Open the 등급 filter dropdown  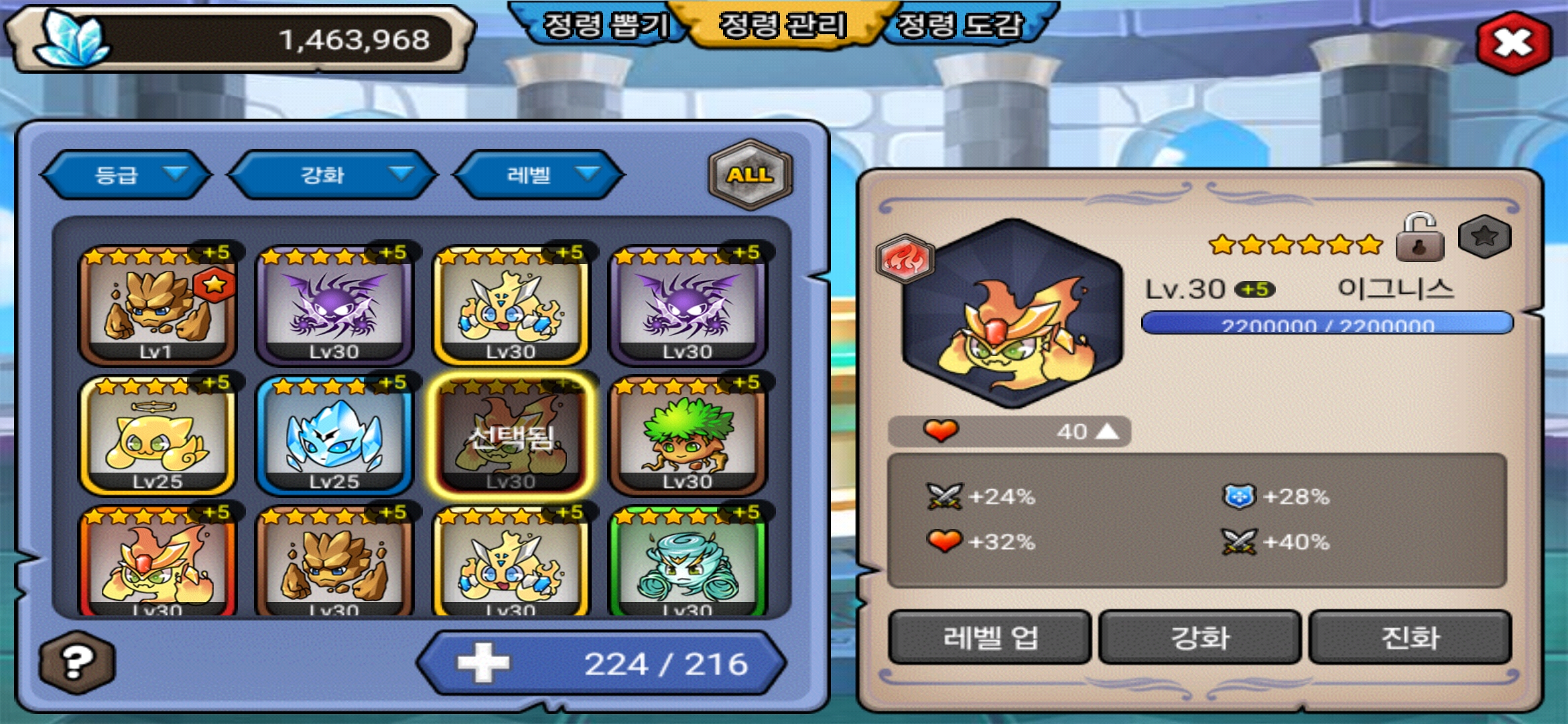pos(126,175)
